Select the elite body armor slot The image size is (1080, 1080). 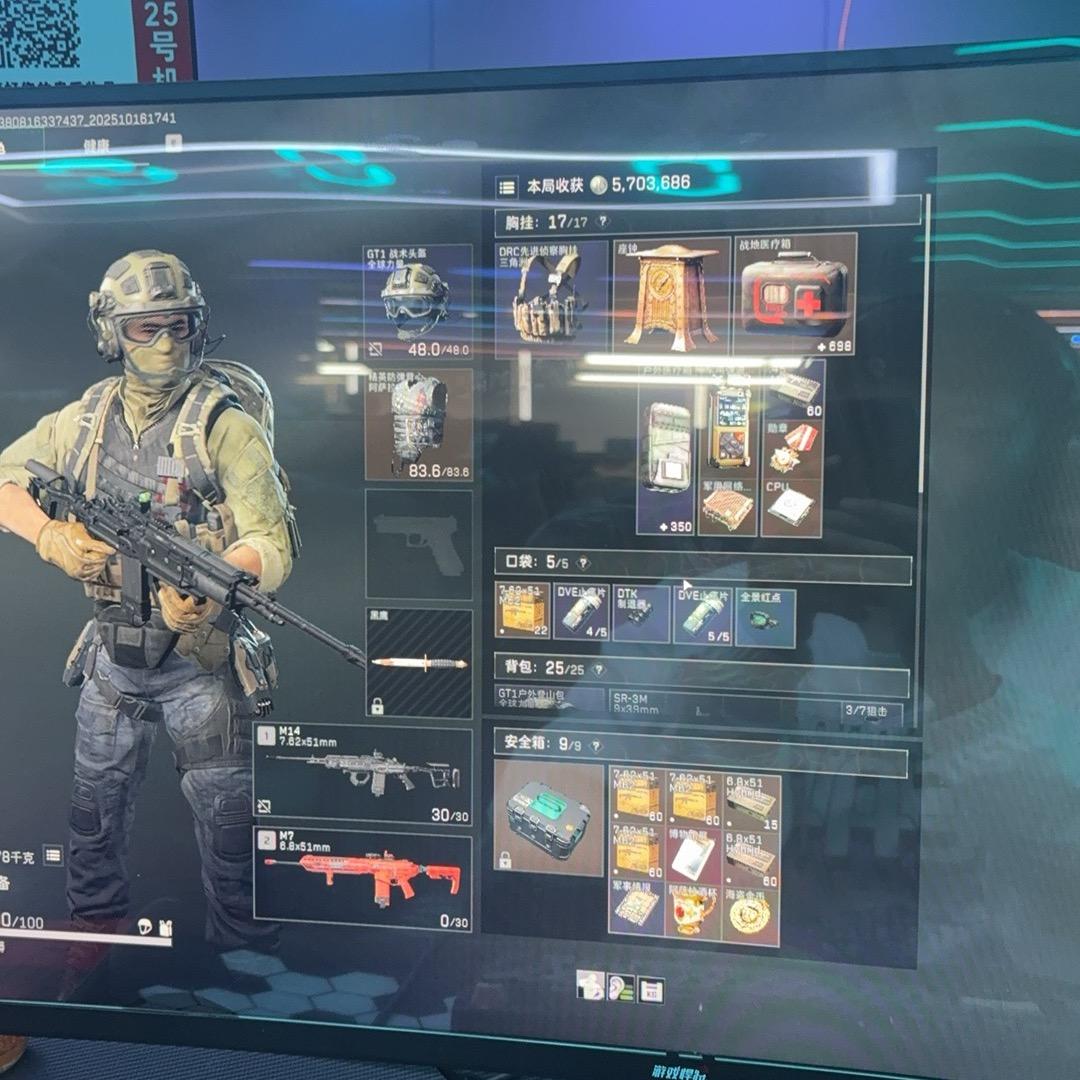pos(418,423)
